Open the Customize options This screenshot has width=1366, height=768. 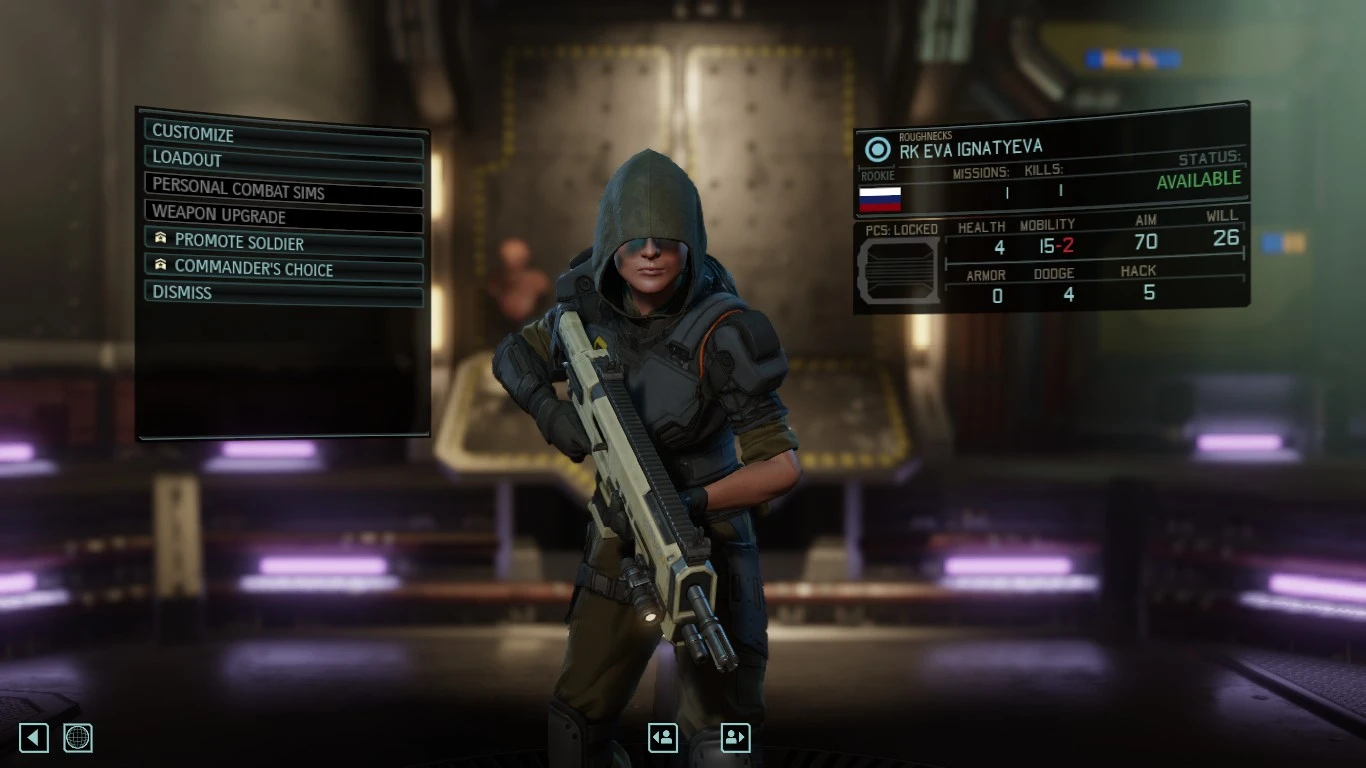coord(192,133)
